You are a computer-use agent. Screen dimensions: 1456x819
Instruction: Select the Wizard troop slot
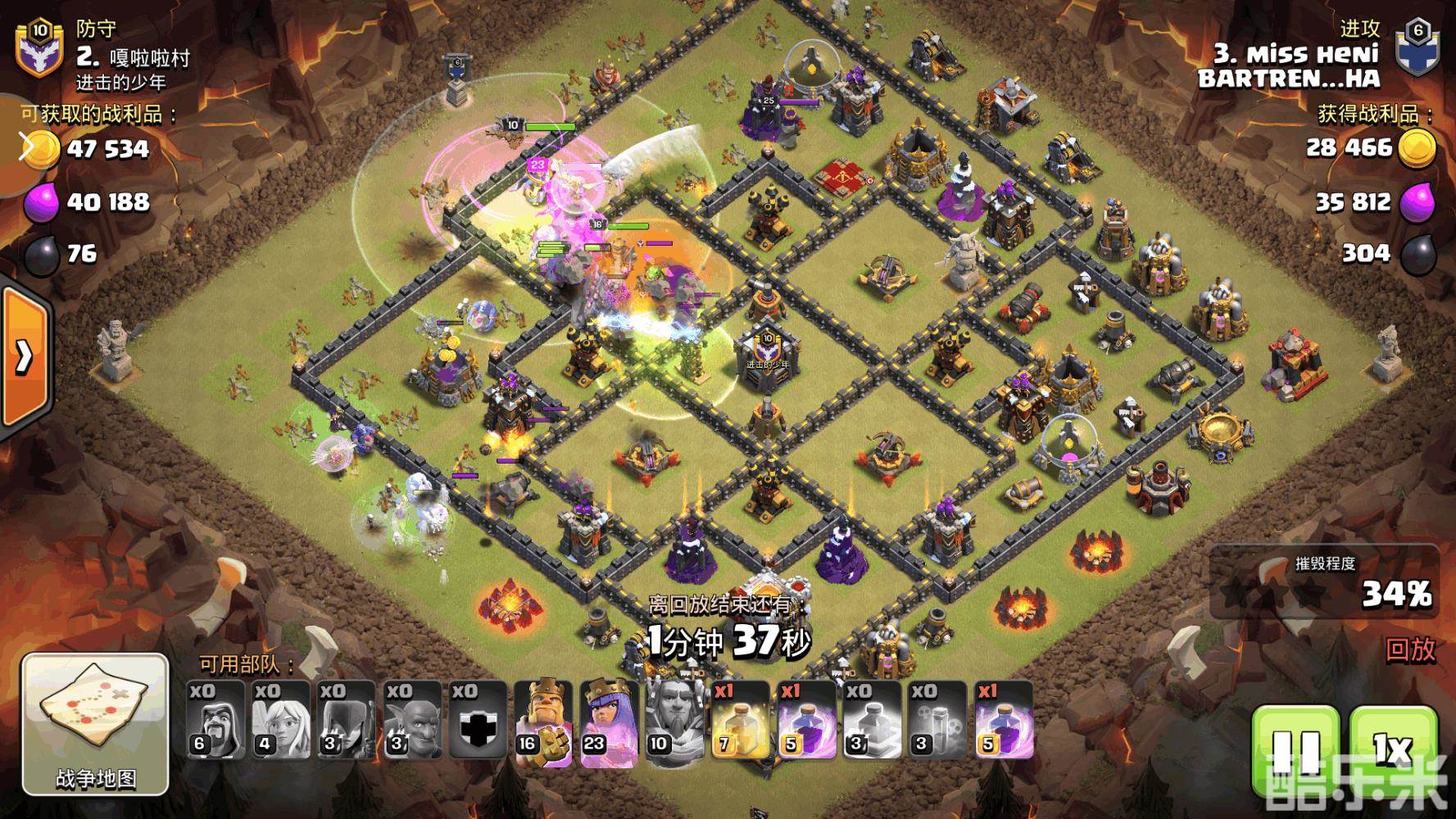coord(215,721)
